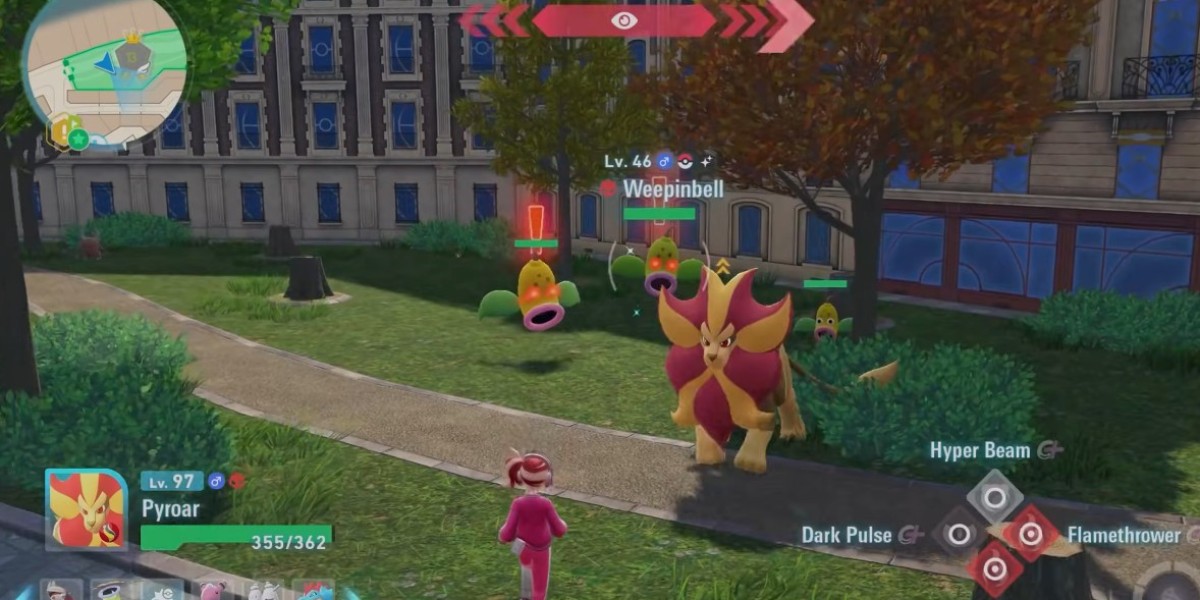Screen dimensions: 1200x600
Task: Activate the Dark Pulse move
Action: [x=958, y=534]
